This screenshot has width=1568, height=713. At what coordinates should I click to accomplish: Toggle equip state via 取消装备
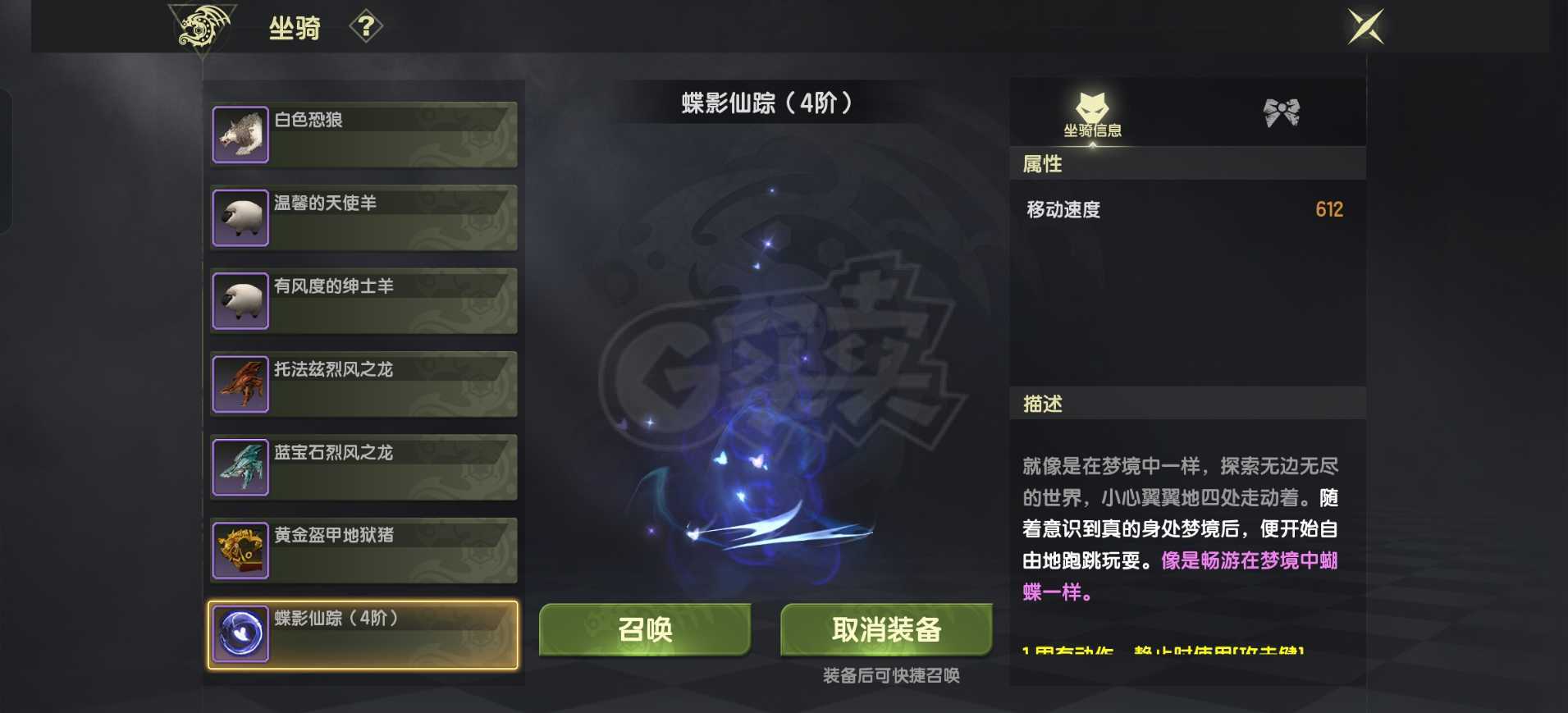point(887,630)
